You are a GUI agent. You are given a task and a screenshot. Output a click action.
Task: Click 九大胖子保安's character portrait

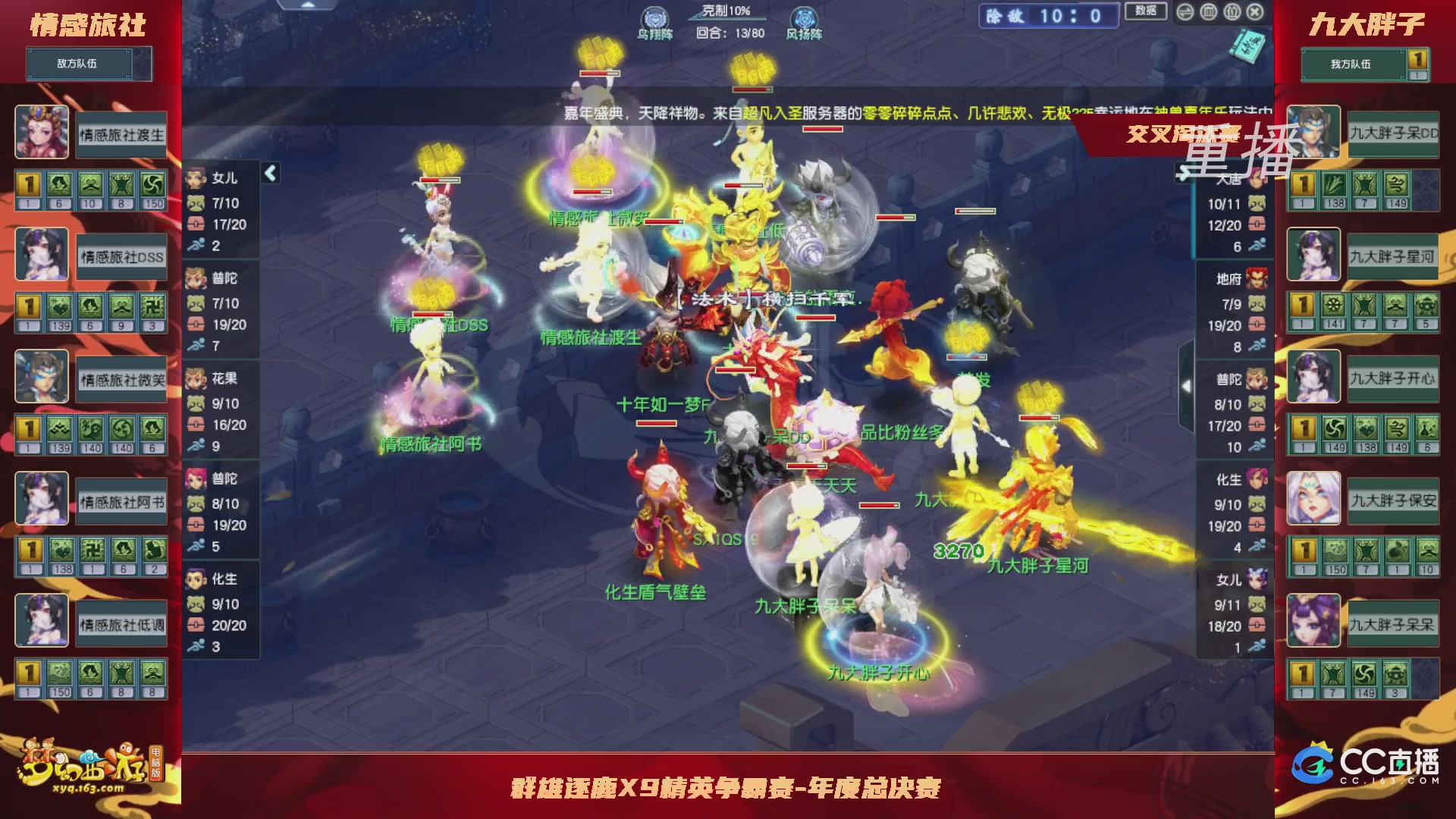coord(1313,499)
